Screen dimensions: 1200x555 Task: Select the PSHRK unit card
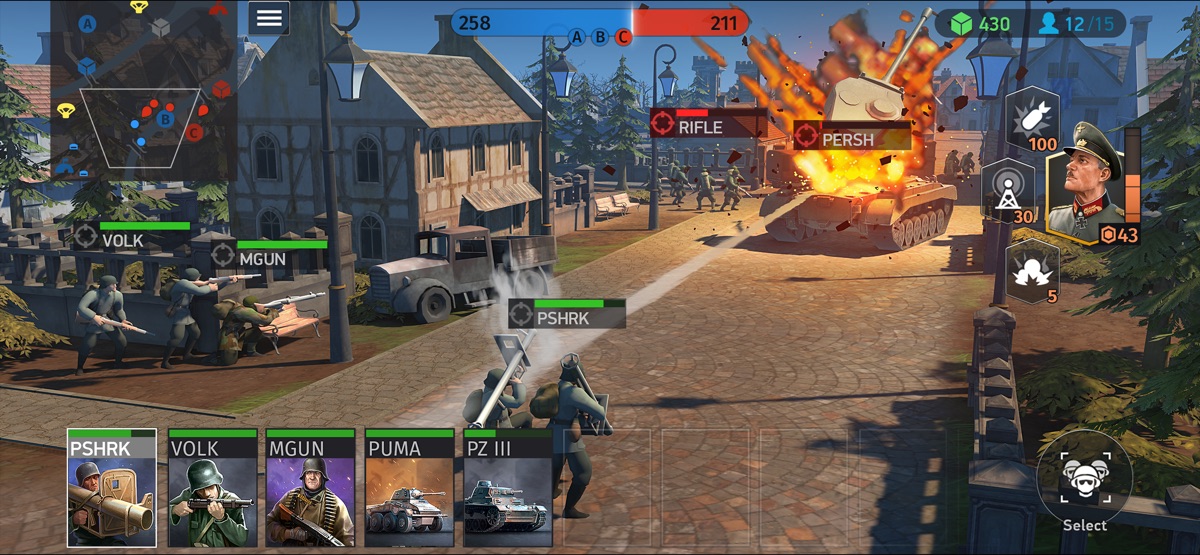tap(112, 488)
